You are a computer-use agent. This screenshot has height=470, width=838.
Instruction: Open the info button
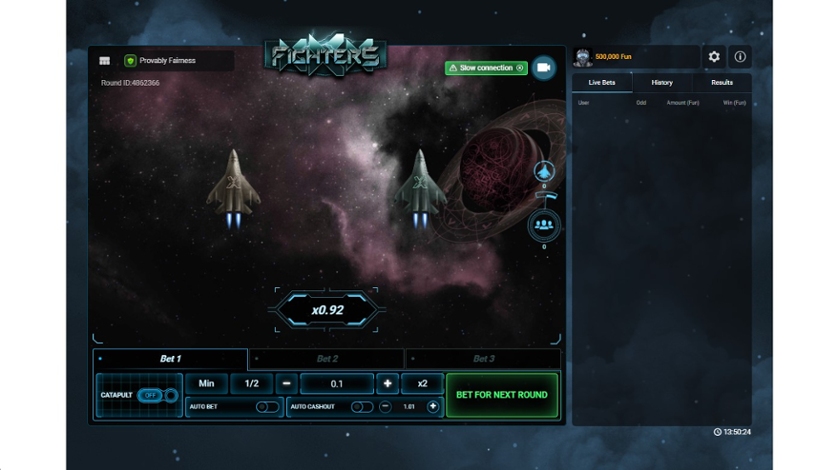point(740,57)
